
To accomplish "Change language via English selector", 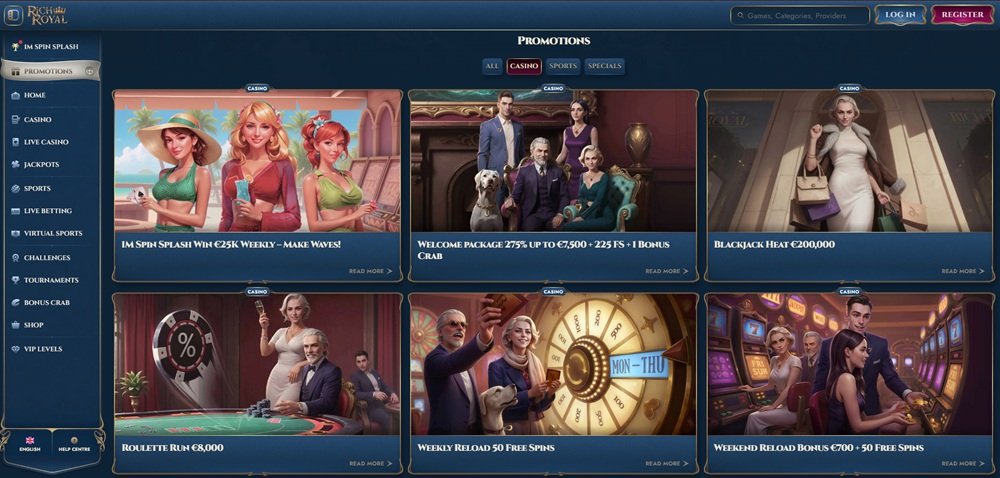I will pos(30,444).
